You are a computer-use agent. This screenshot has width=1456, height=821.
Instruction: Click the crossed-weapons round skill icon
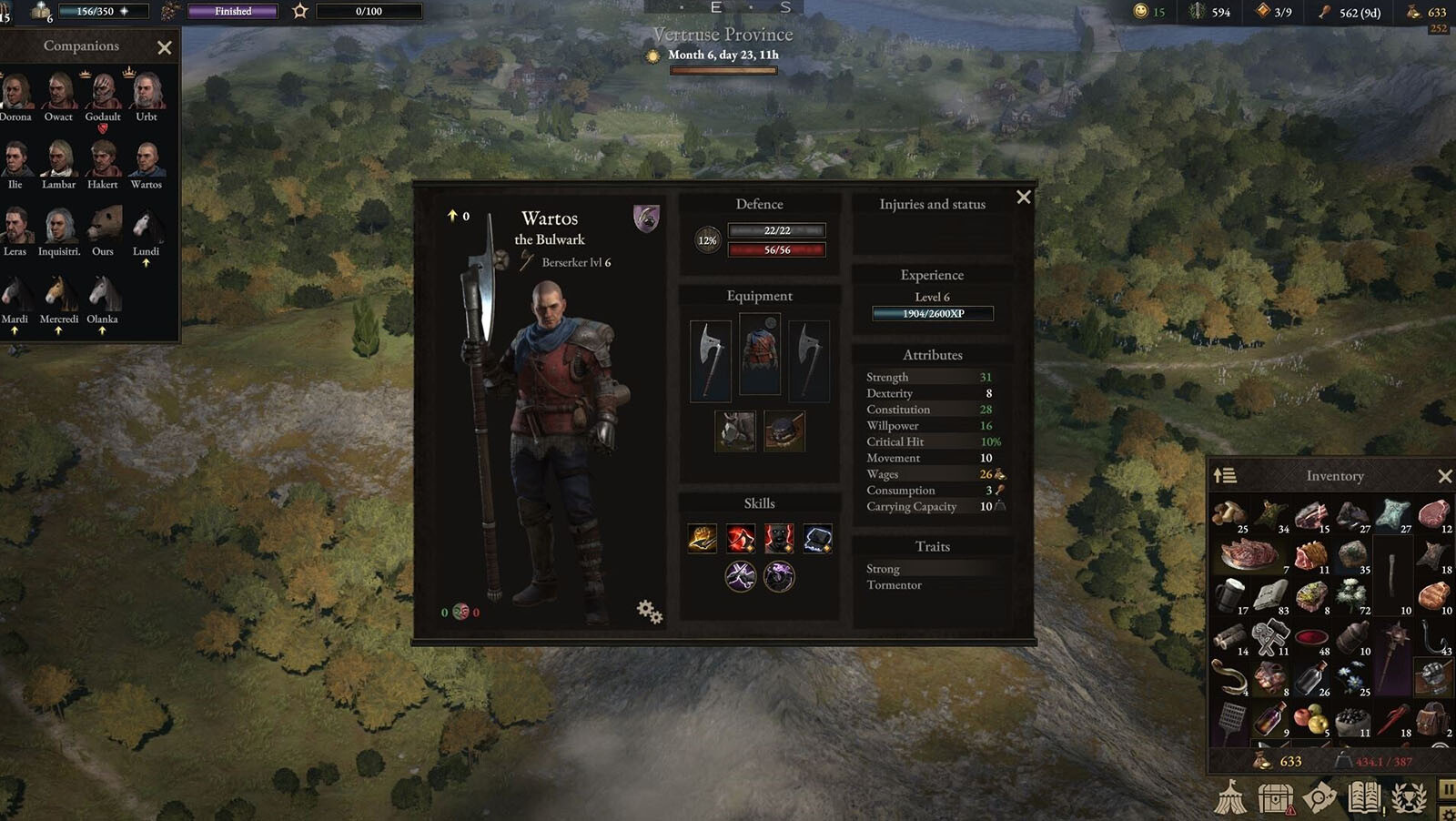click(741, 576)
